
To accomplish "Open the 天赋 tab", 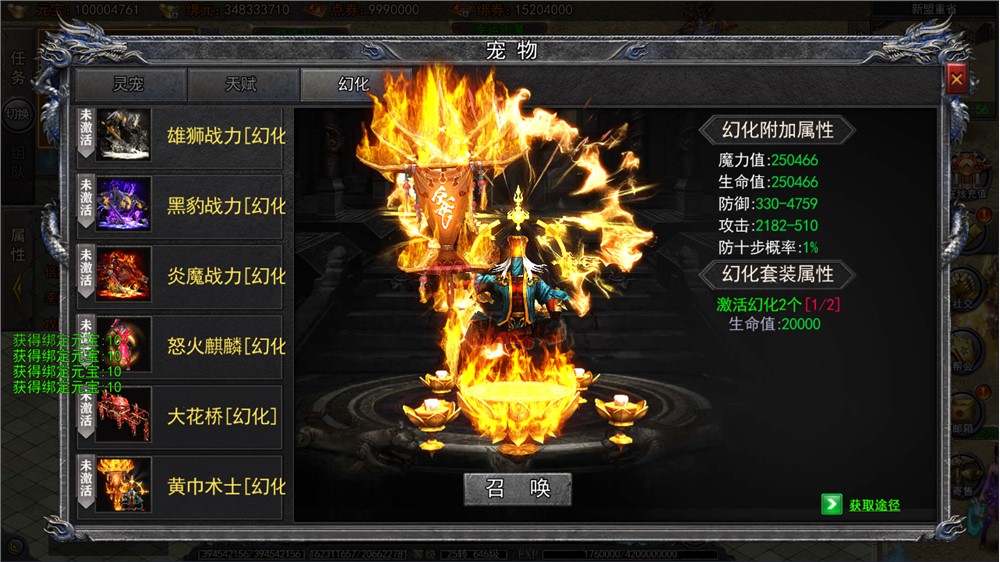I will coord(242,85).
